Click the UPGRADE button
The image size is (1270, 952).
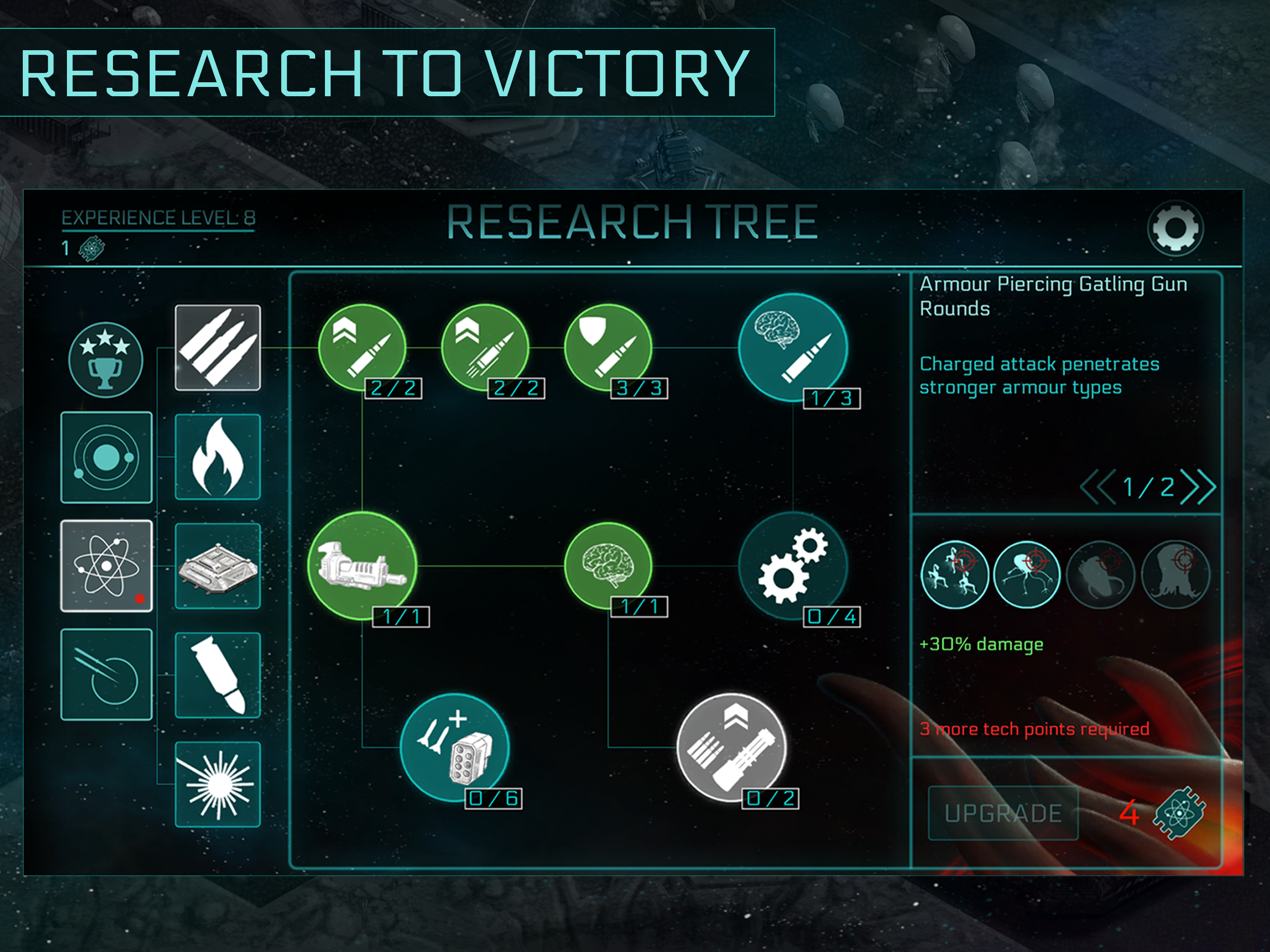1002,813
